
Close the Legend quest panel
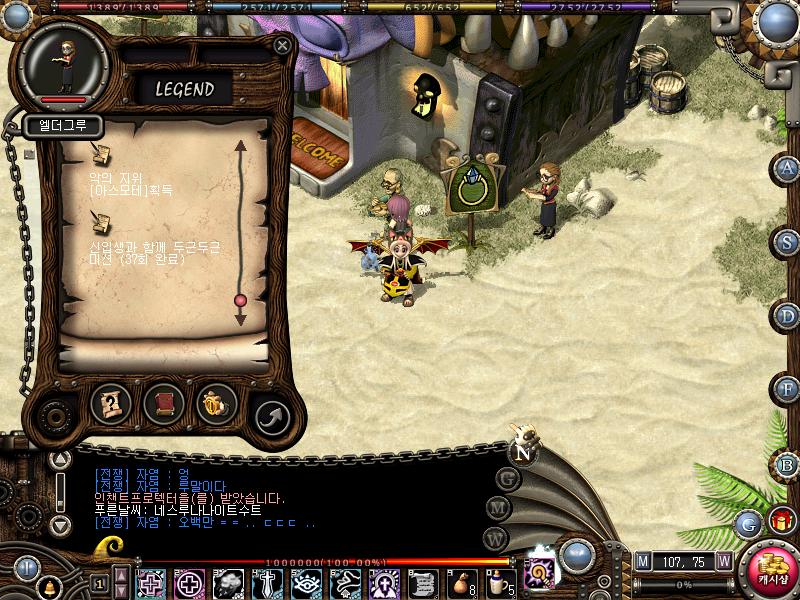coord(283,46)
